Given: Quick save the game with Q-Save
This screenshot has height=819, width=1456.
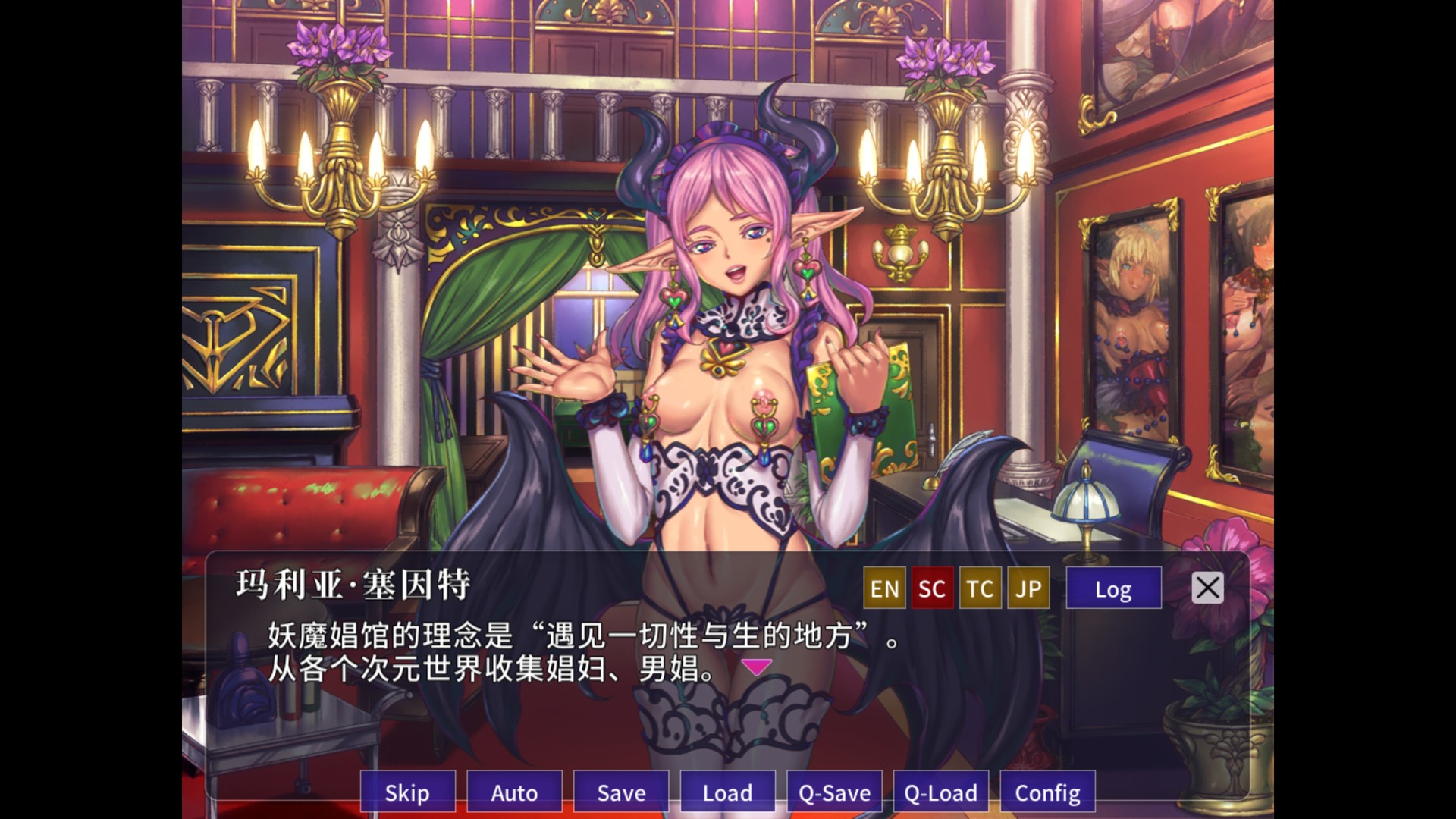Looking at the screenshot, I should click(x=834, y=792).
